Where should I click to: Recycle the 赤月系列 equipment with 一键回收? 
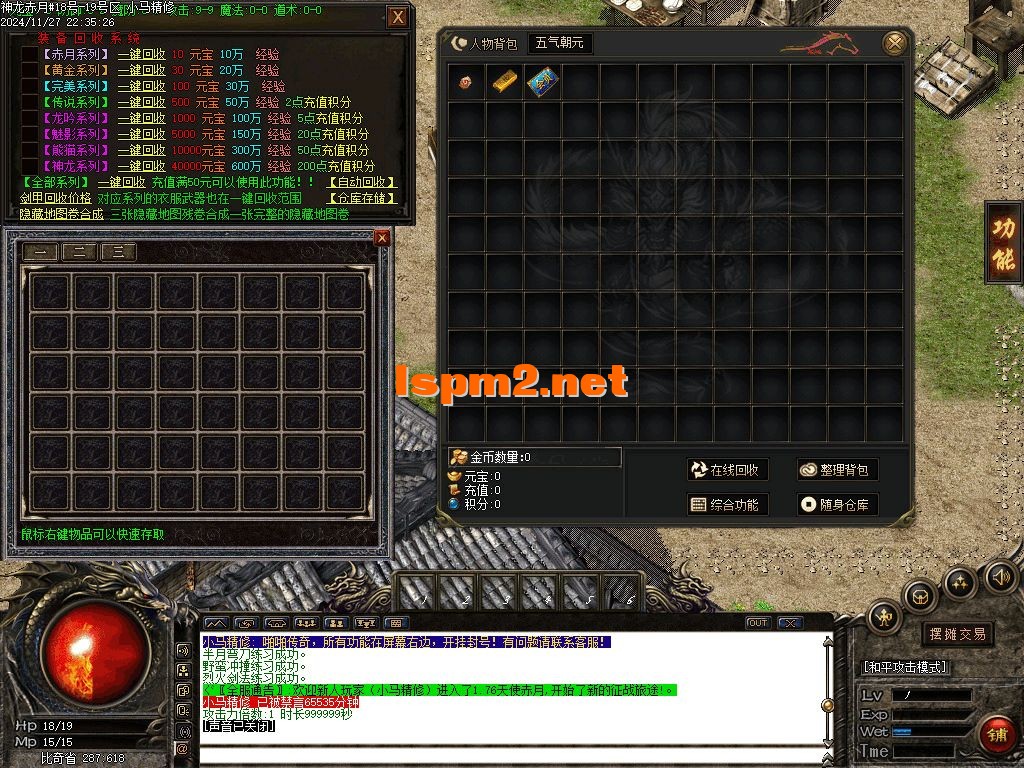point(141,55)
